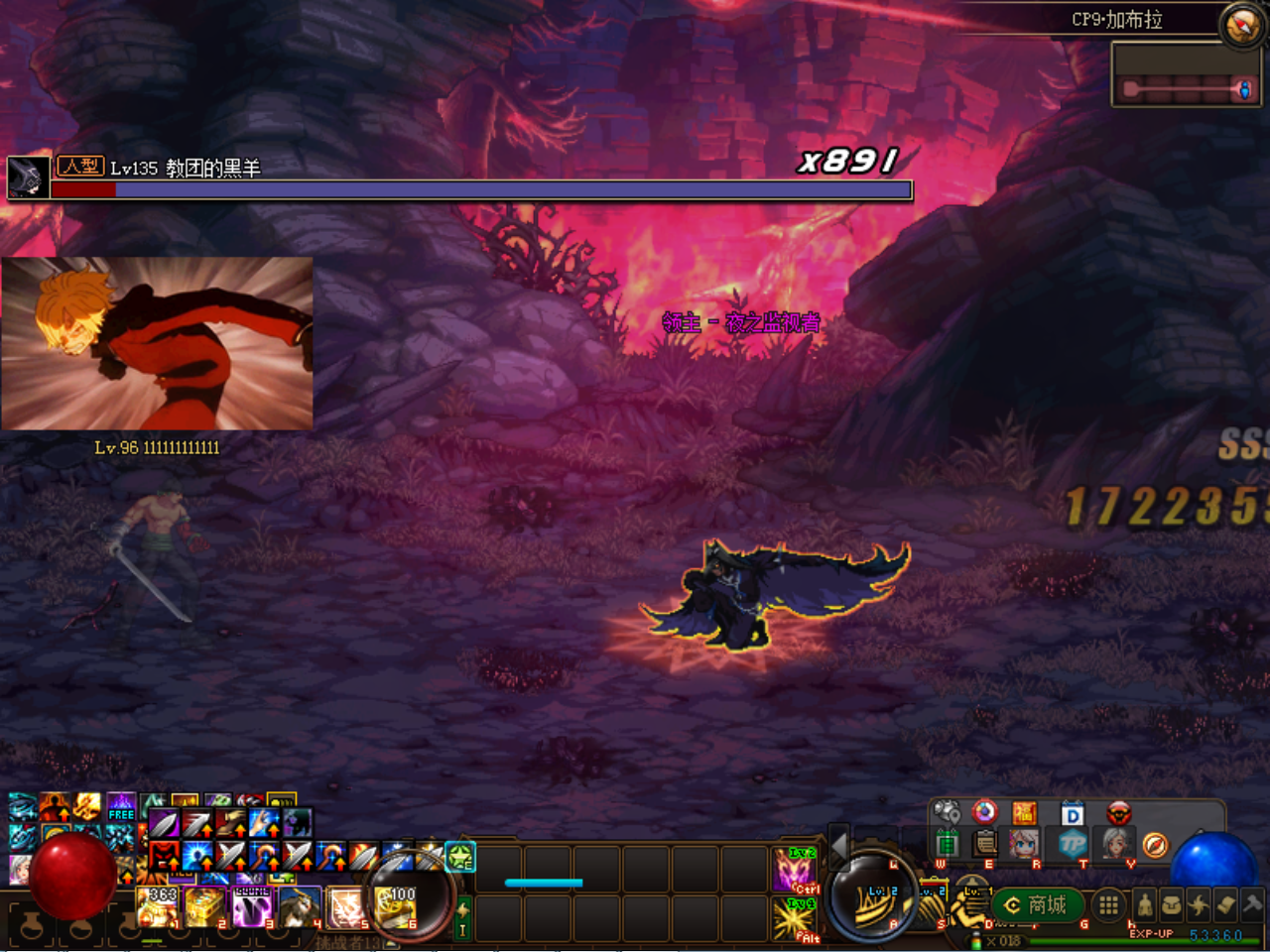The image size is (1270, 952).
Task: Open the helper avatar icon labeled R
Action: (1024, 845)
